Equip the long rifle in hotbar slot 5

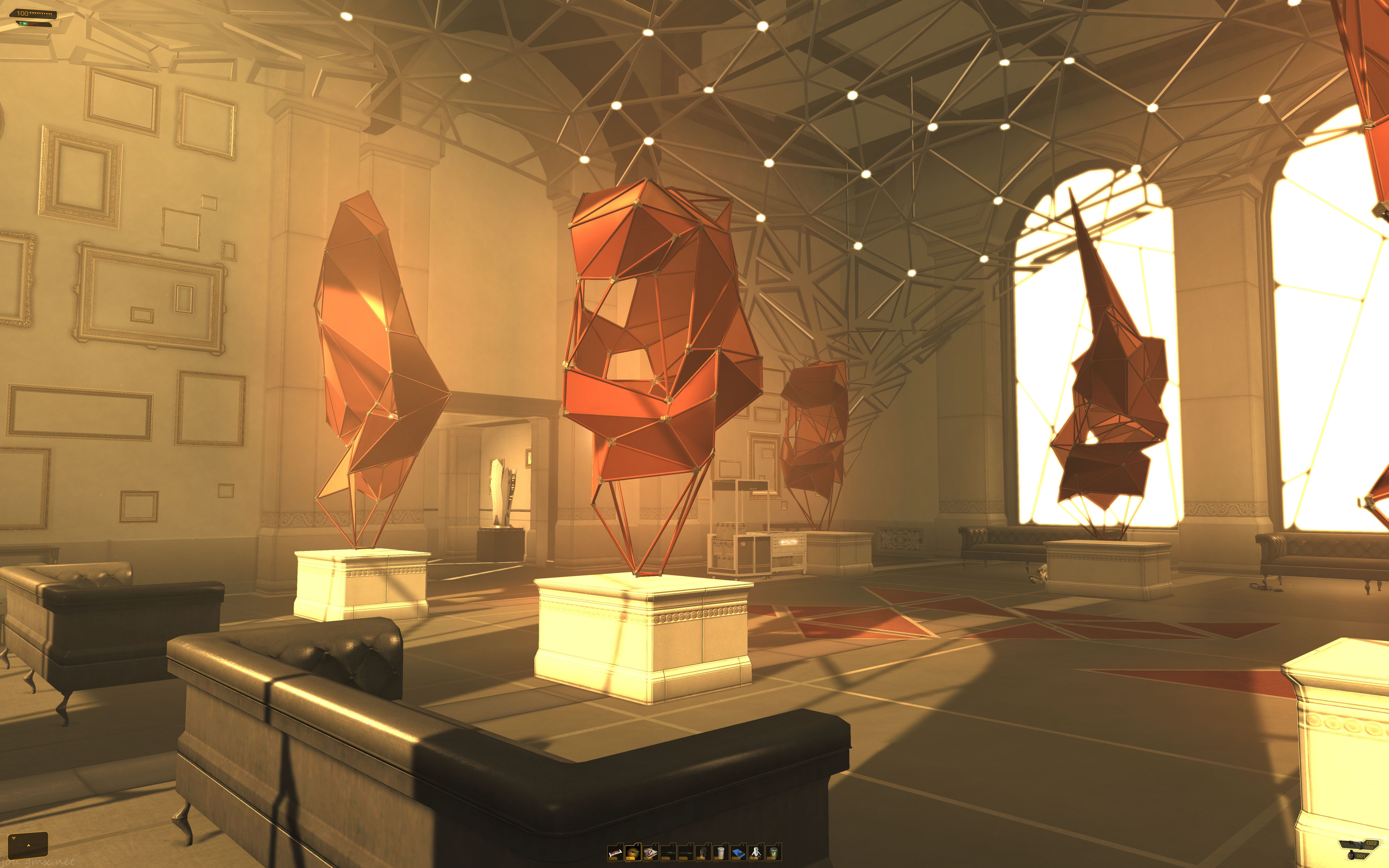pos(686,853)
